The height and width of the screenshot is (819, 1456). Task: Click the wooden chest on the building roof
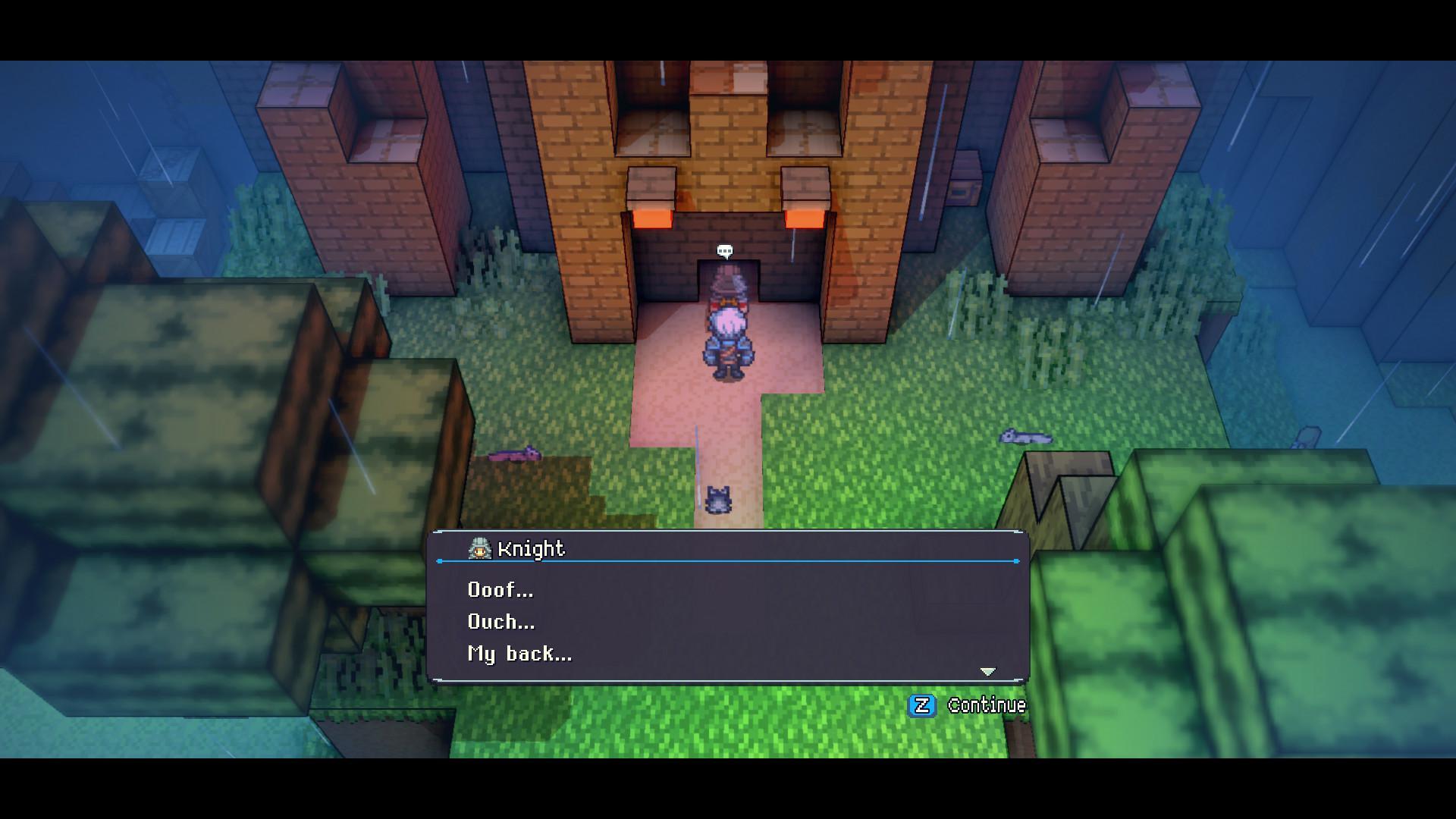point(965,180)
